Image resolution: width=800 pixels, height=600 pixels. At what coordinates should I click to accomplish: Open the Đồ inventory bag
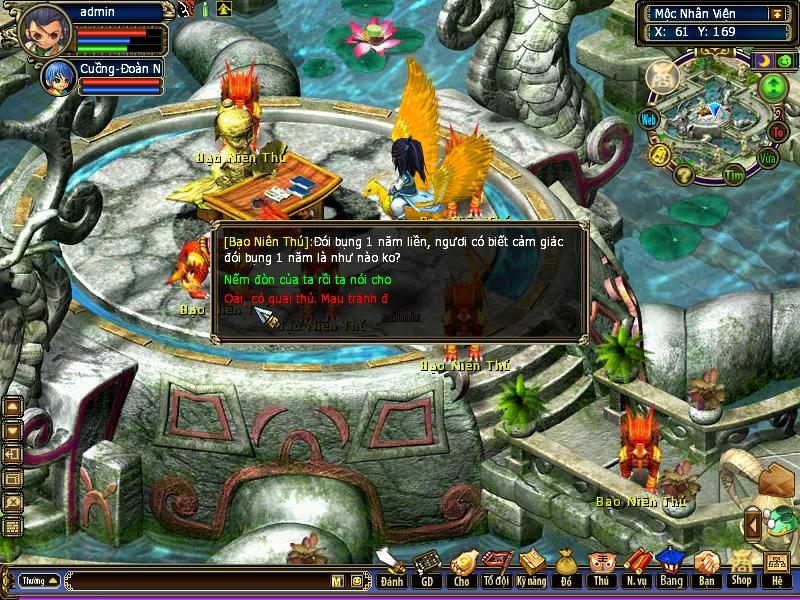pyautogui.click(x=566, y=570)
